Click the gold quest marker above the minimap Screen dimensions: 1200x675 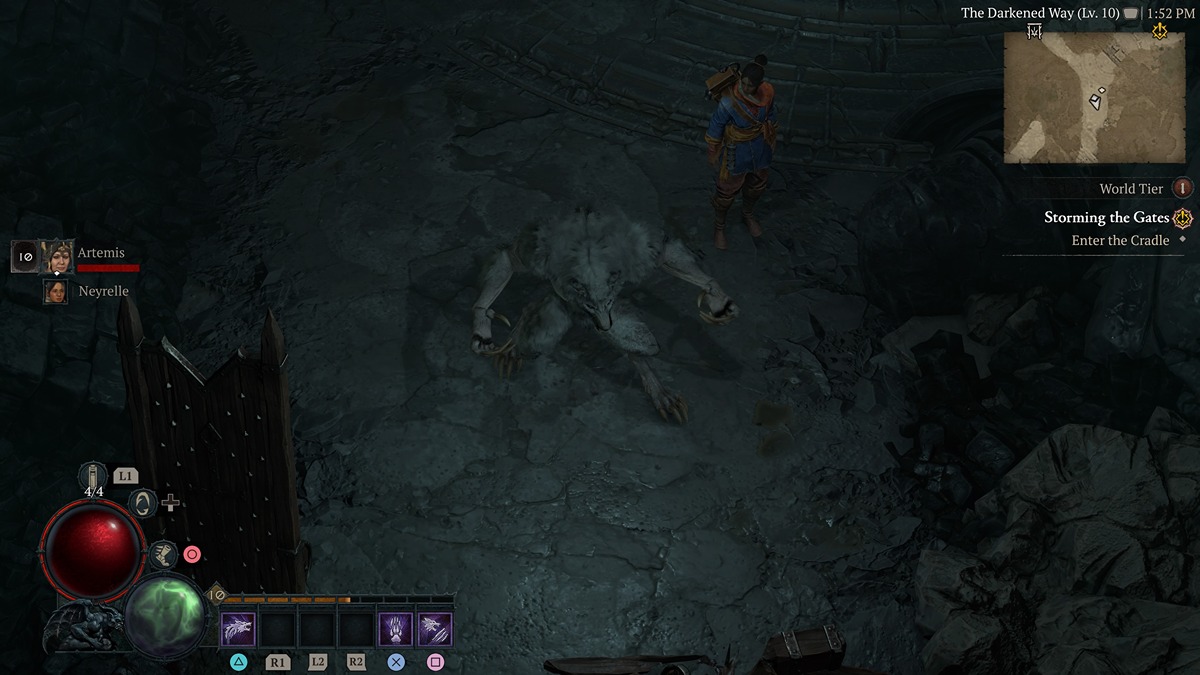pyautogui.click(x=1159, y=32)
